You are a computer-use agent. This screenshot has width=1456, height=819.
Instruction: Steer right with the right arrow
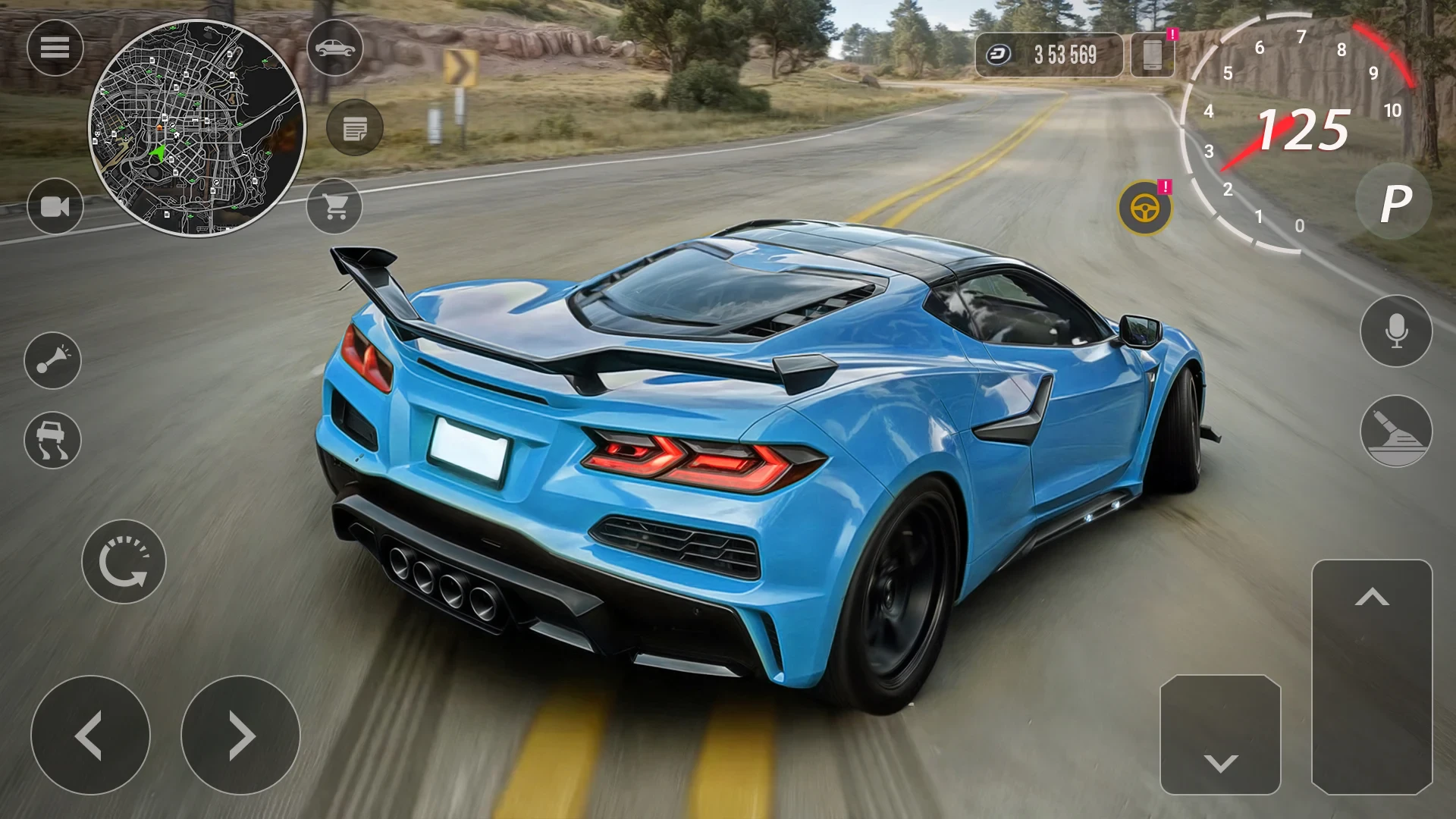(240, 735)
